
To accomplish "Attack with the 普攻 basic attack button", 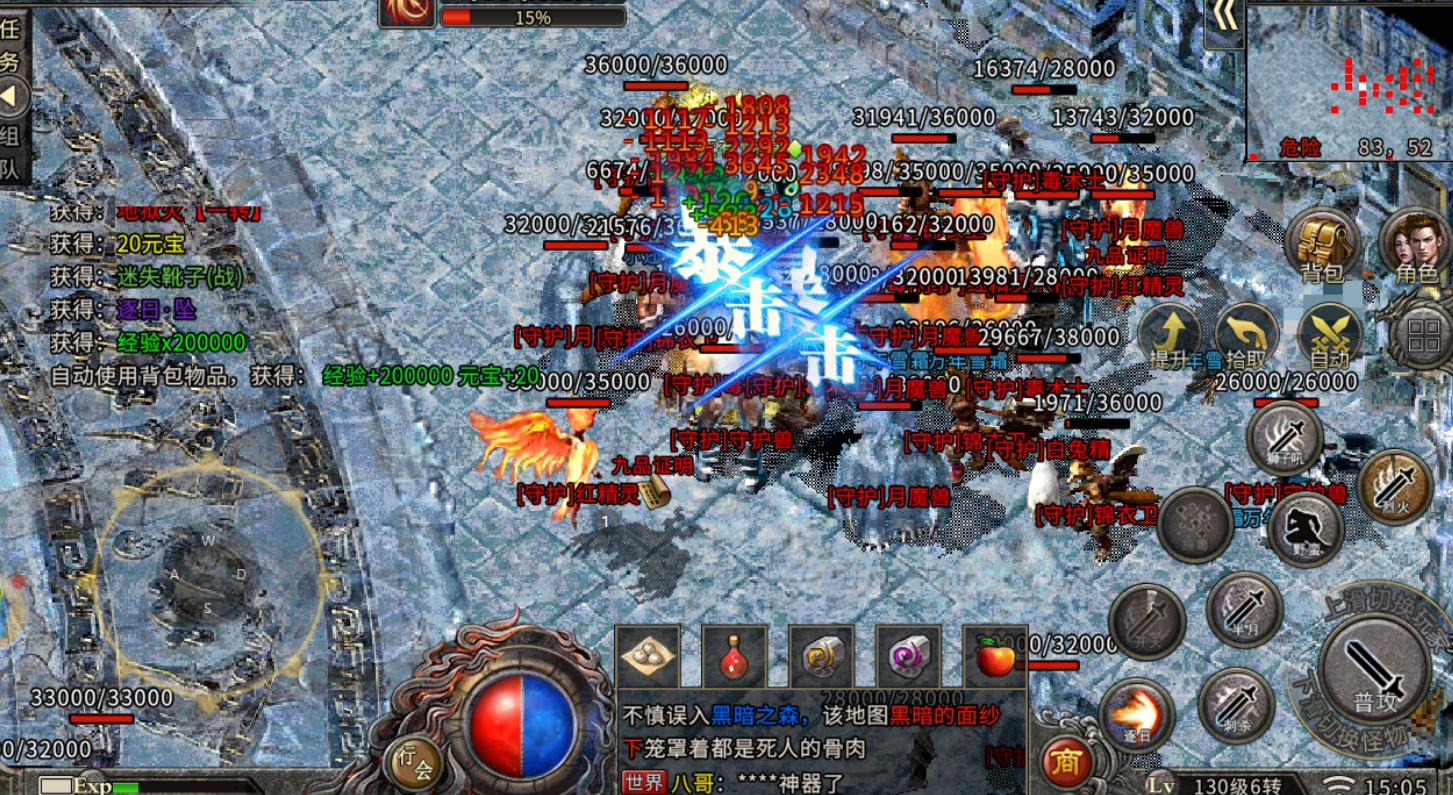I will (1374, 668).
